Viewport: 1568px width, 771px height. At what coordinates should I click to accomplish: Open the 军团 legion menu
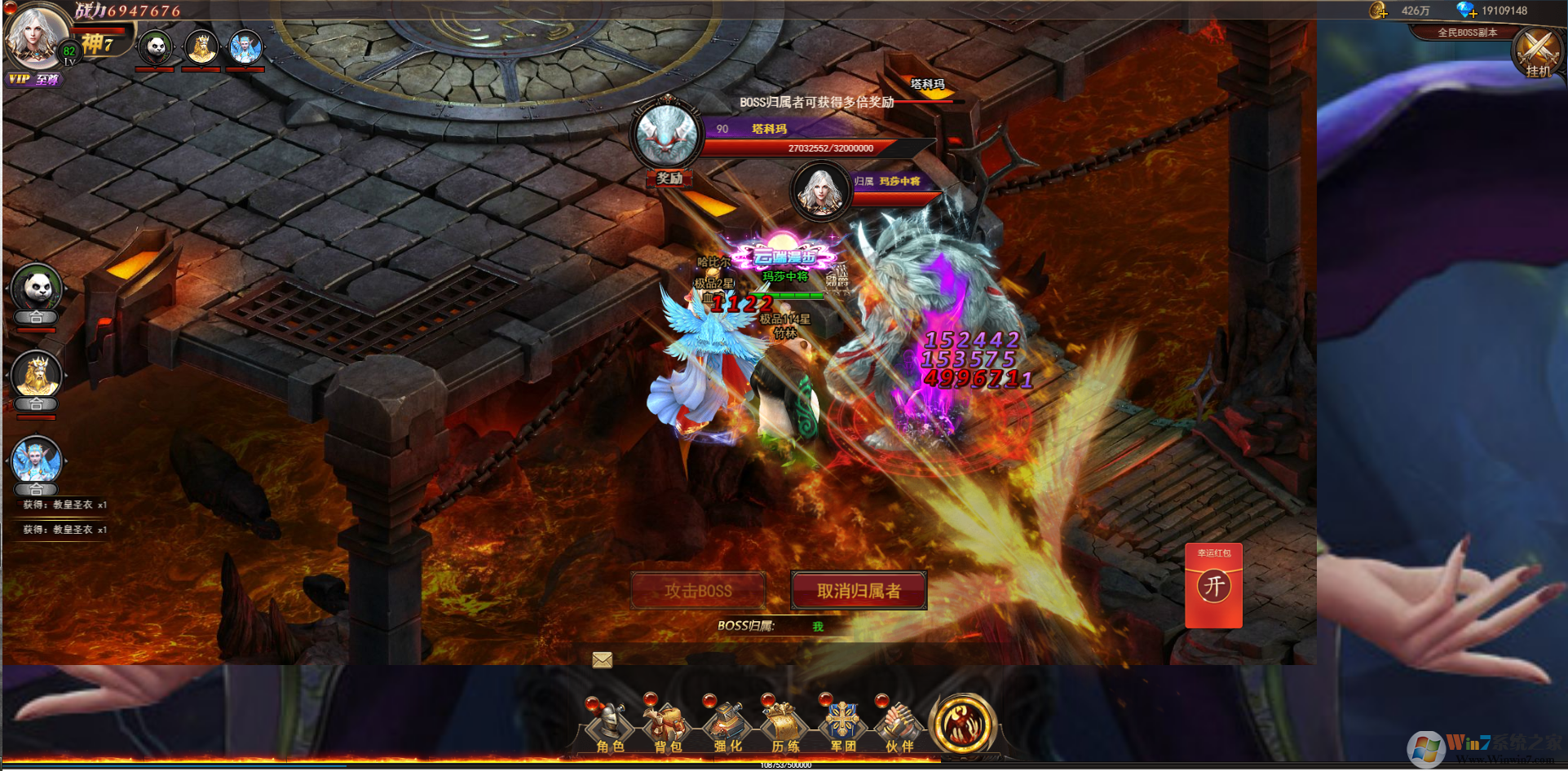[842, 726]
